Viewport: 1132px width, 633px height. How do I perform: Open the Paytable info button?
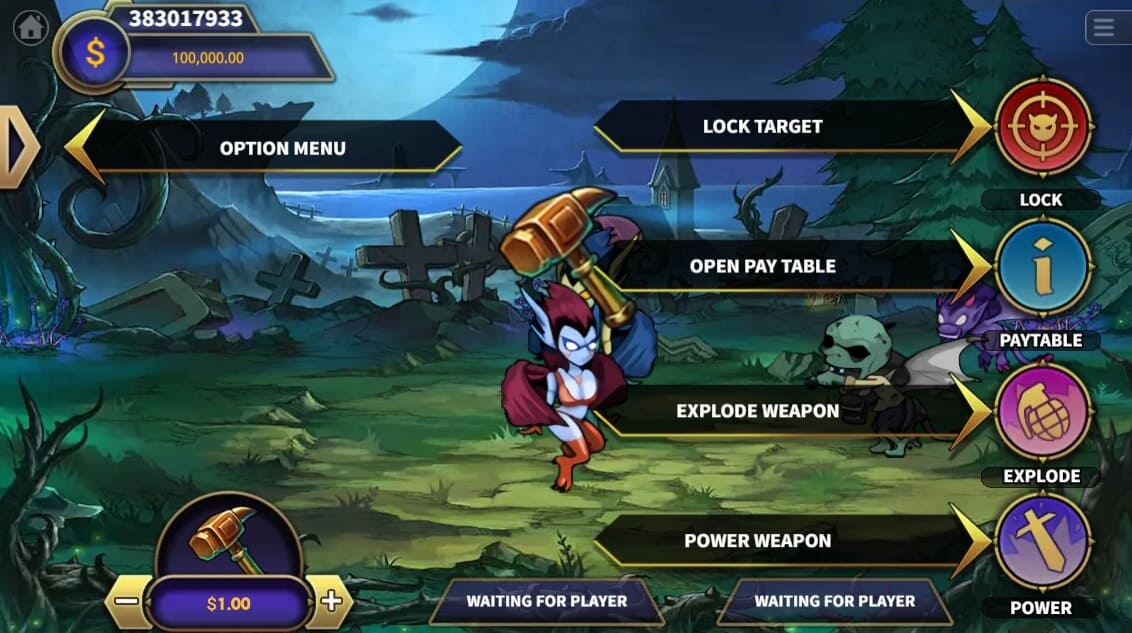click(x=1043, y=267)
